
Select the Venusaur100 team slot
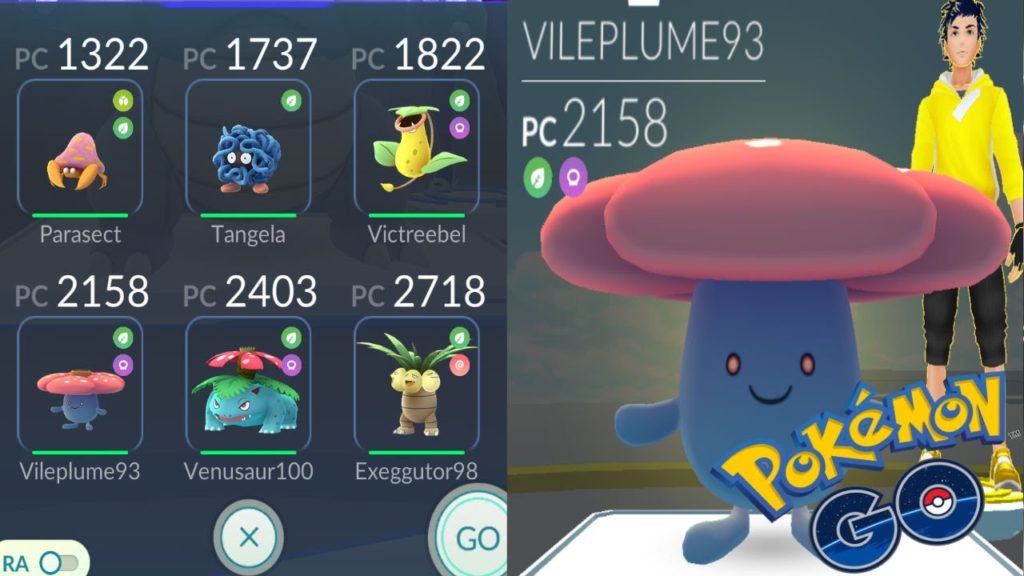pyautogui.click(x=248, y=384)
